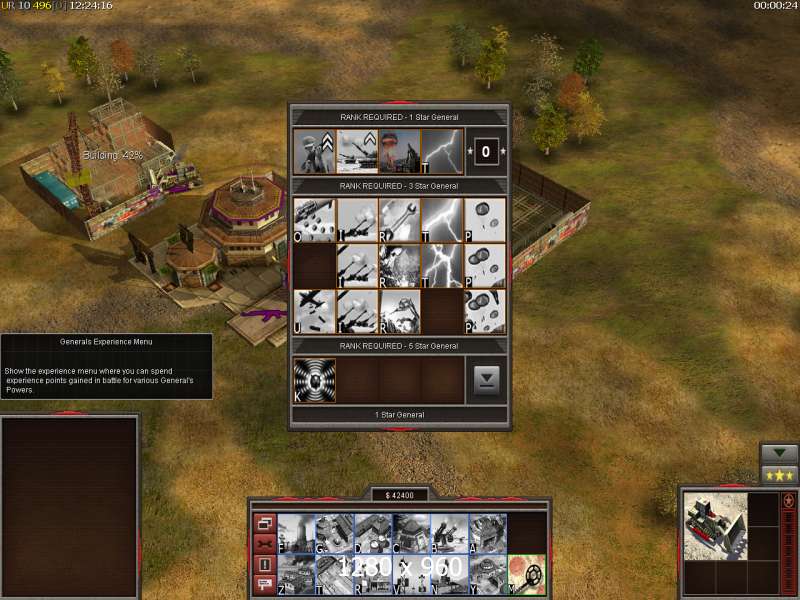Select the lightning power in the 1 Star row

[442, 152]
